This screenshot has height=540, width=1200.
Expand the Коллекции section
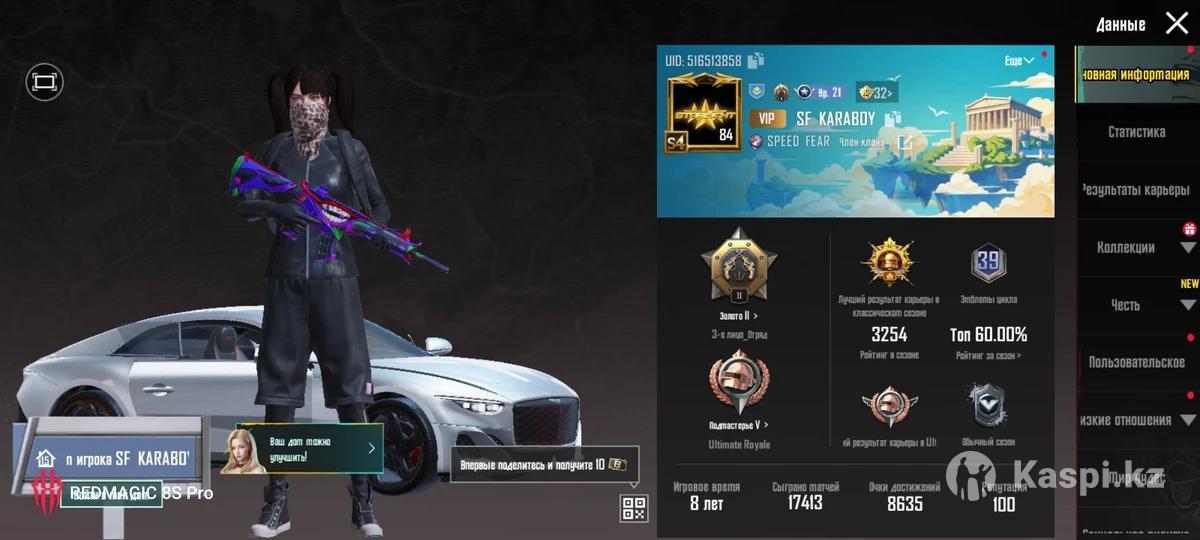coord(1188,247)
